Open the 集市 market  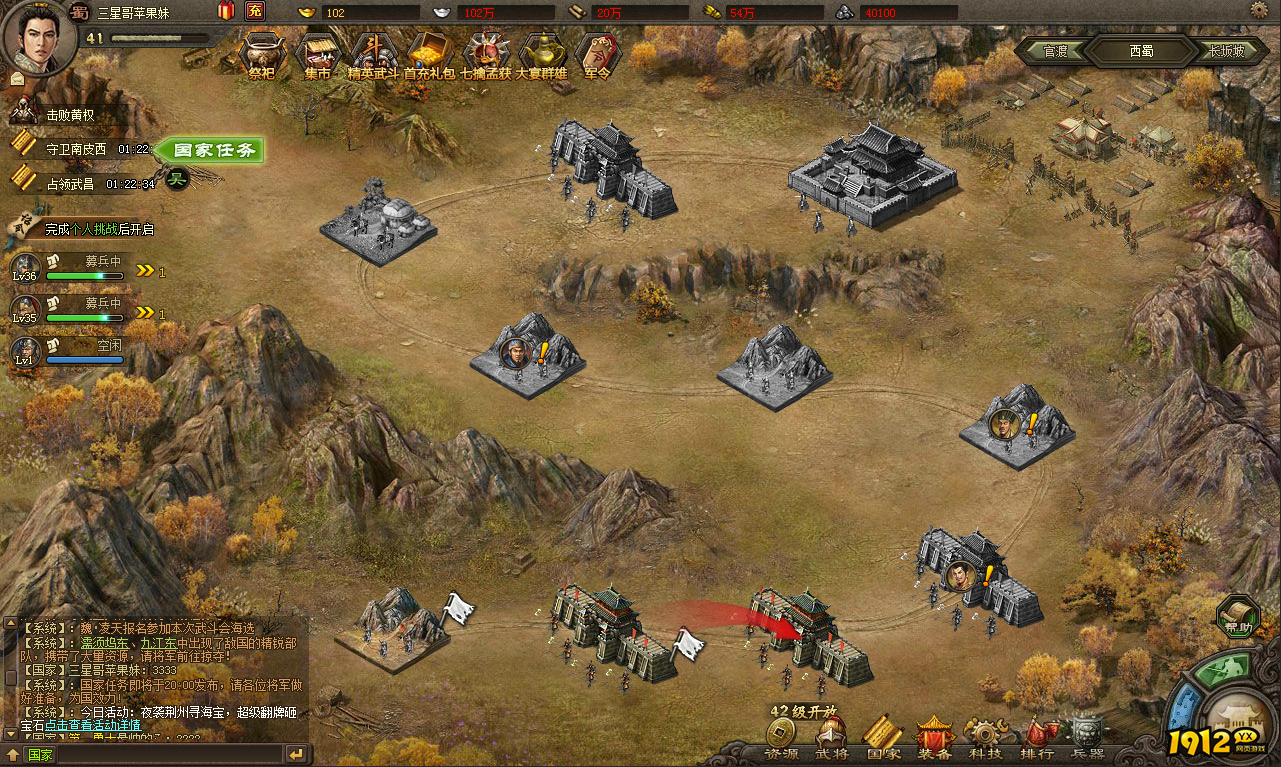[318, 54]
